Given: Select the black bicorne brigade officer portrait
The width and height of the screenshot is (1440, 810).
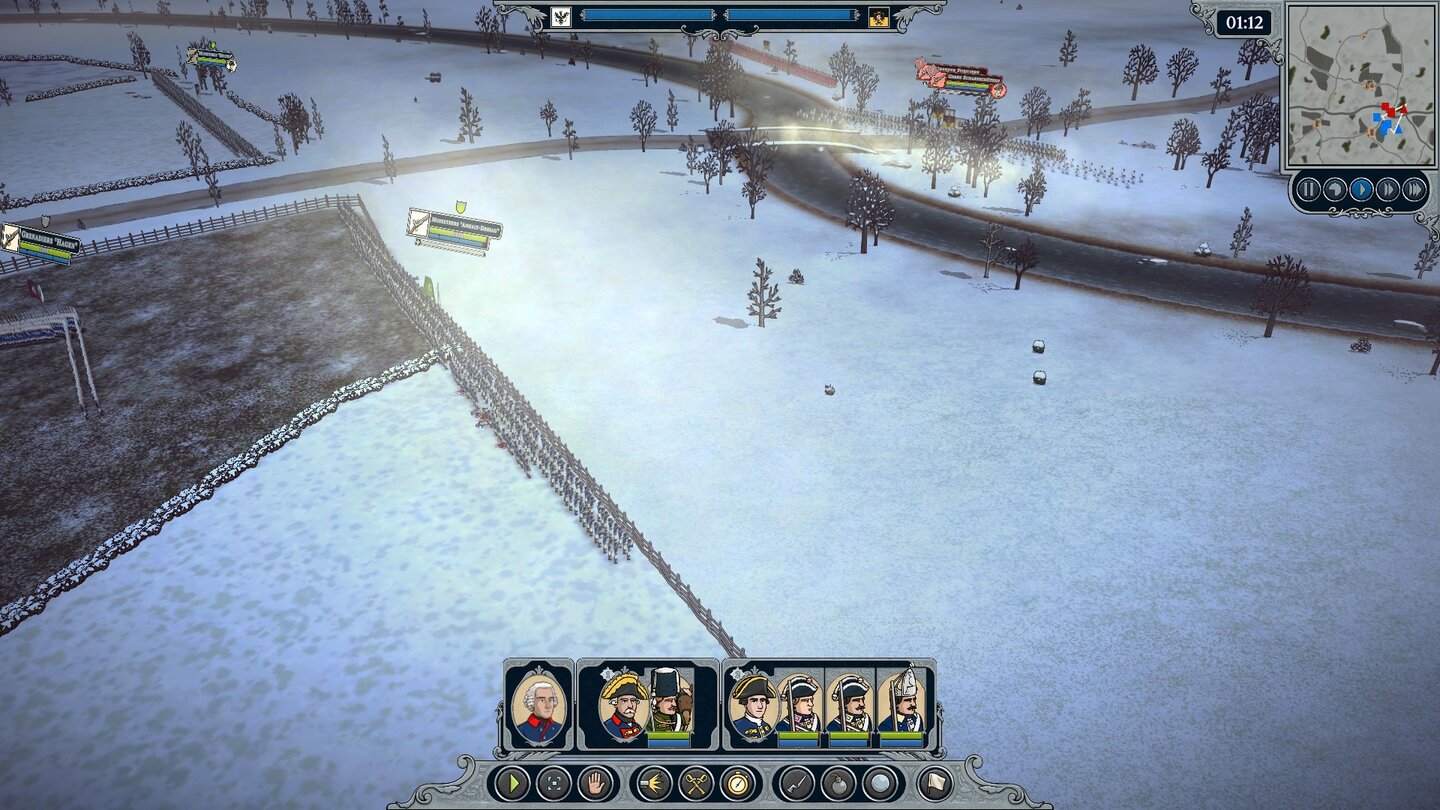Looking at the screenshot, I should 752,705.
